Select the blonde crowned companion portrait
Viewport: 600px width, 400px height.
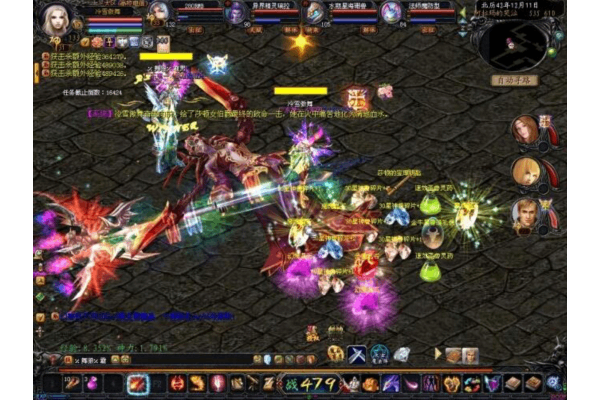(x=525, y=213)
